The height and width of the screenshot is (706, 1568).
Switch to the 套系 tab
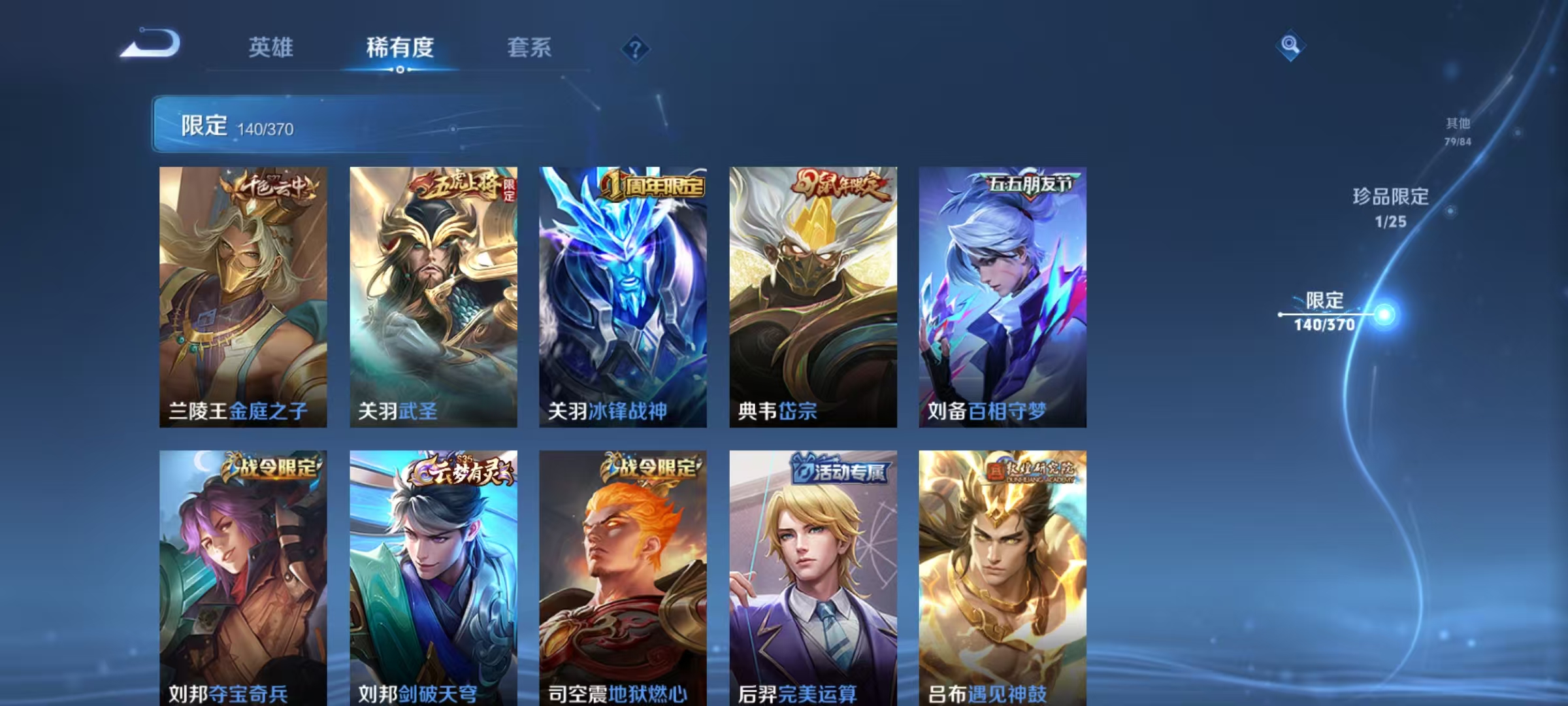pos(529,48)
